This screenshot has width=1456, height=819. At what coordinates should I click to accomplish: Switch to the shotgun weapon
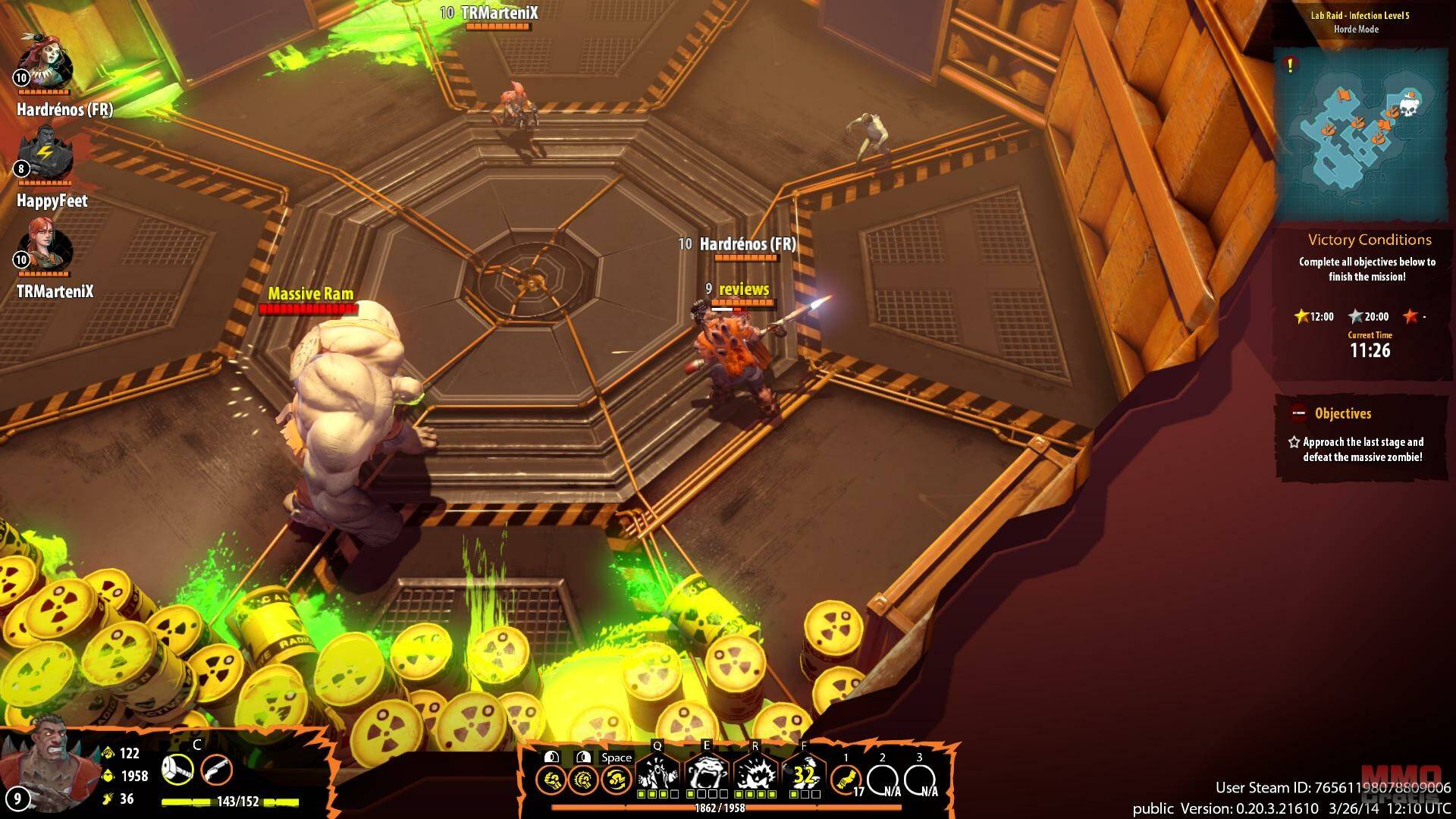tap(217, 771)
